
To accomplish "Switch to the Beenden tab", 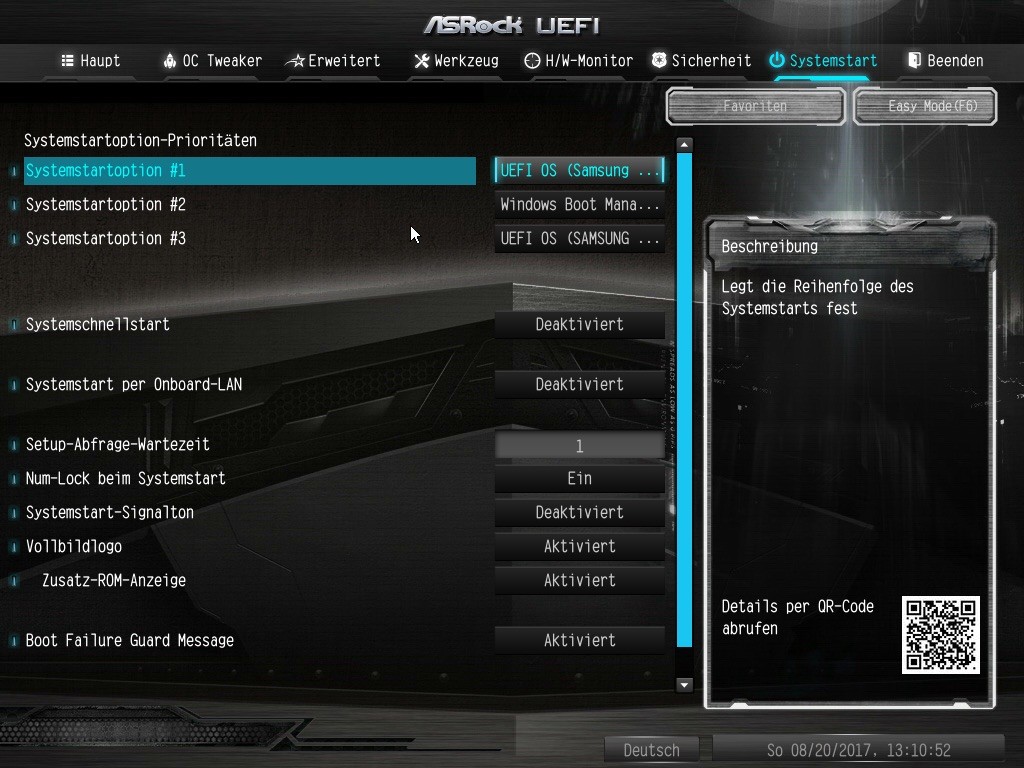I will coord(945,61).
